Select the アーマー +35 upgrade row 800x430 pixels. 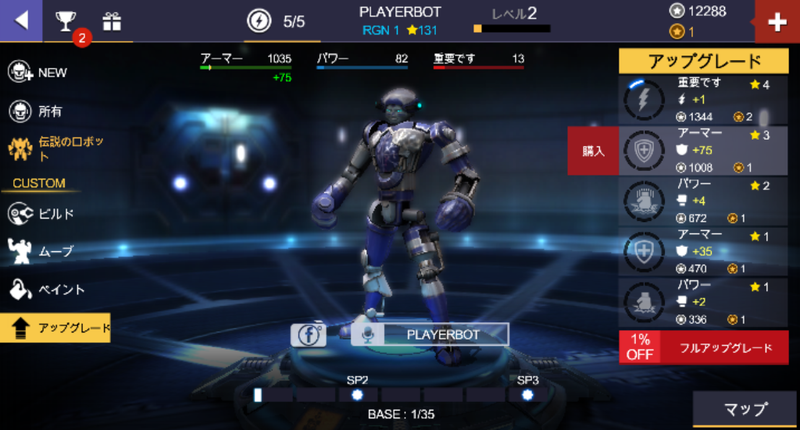coord(703,251)
